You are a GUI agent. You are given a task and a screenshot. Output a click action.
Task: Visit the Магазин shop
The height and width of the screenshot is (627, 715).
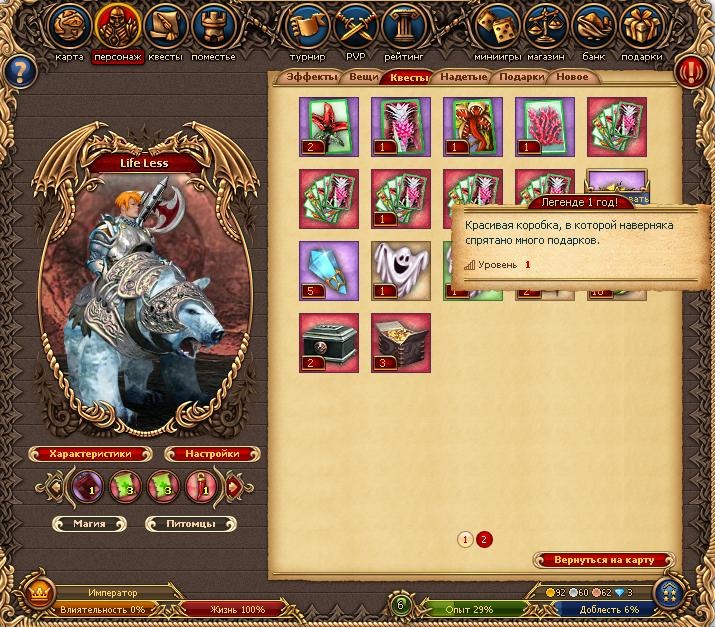pos(546,26)
